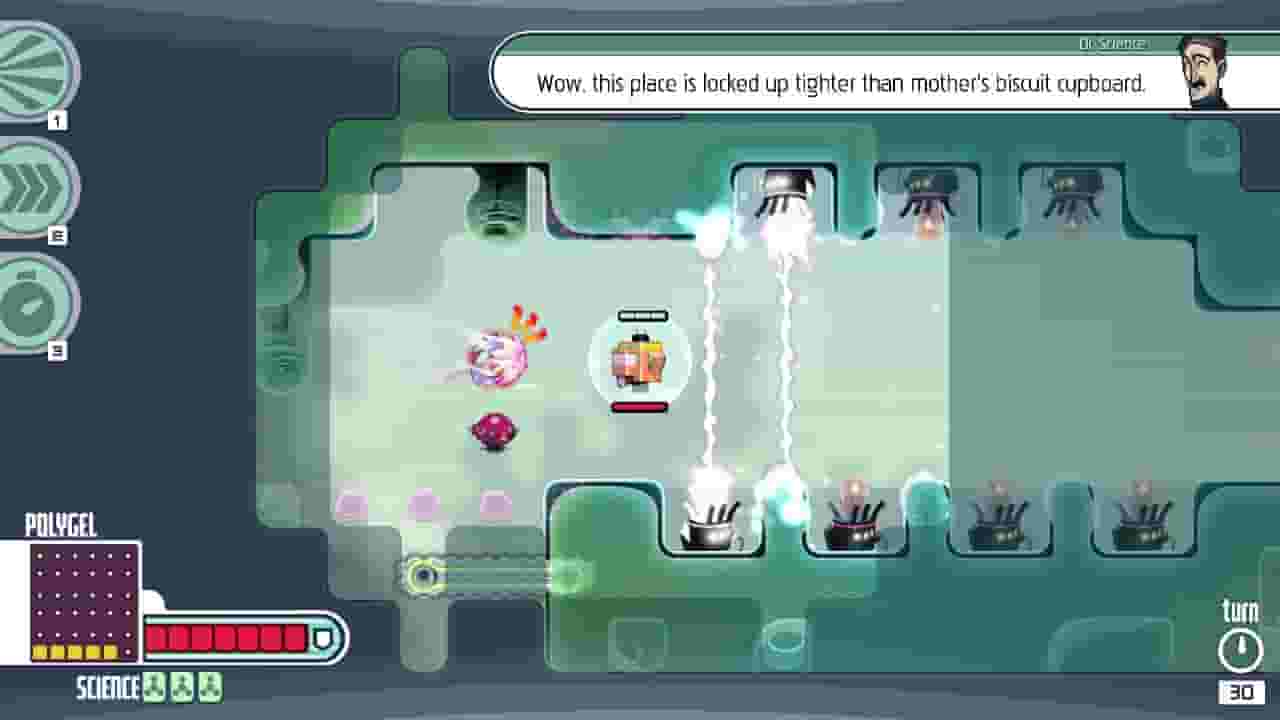Viewport: 1280px width, 720px height.
Task: Click the first green Science sample icon
Action: click(153, 689)
